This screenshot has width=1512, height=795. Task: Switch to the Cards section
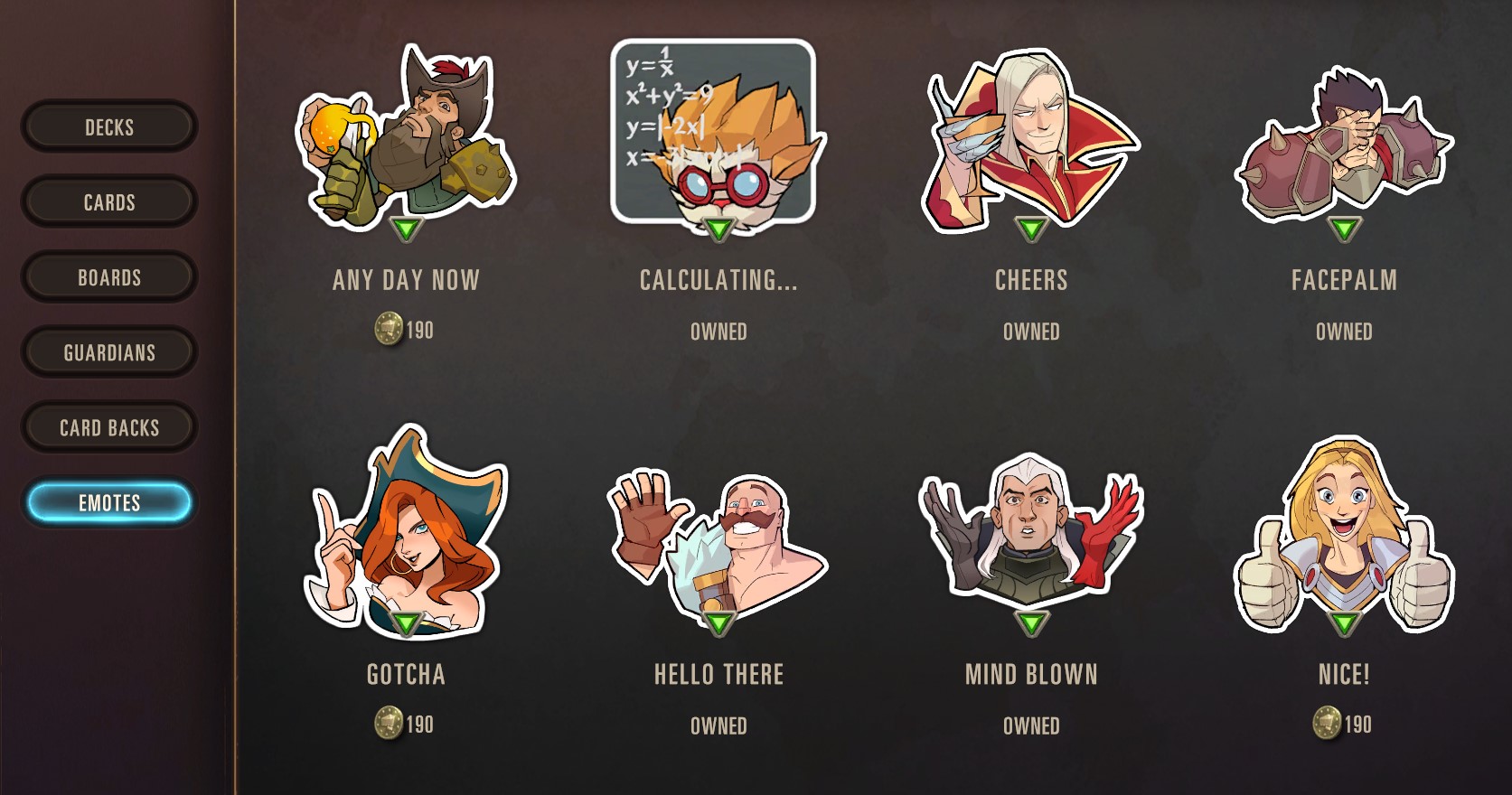[109, 202]
